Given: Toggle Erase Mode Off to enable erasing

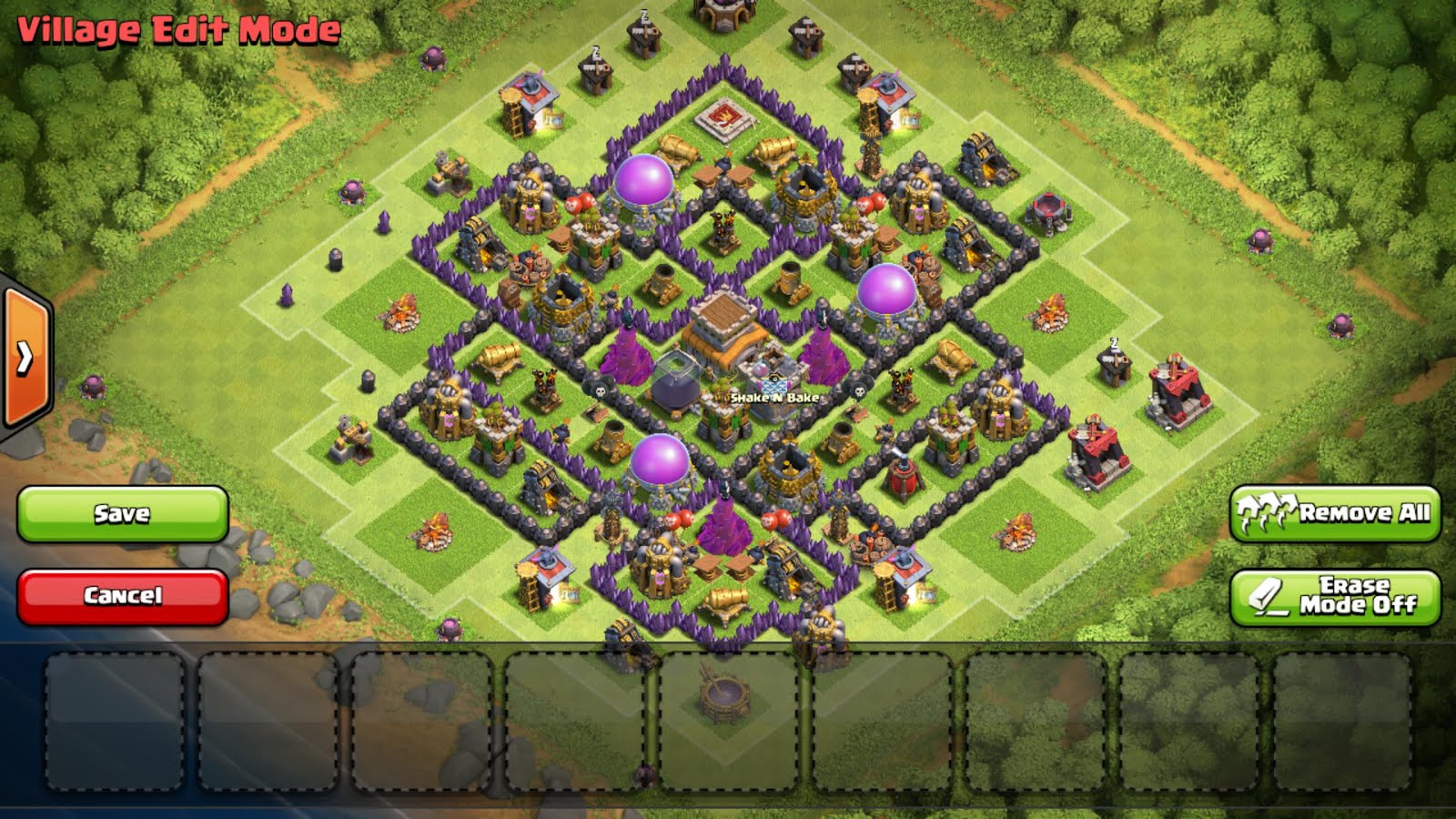Looking at the screenshot, I should coord(1336,591).
